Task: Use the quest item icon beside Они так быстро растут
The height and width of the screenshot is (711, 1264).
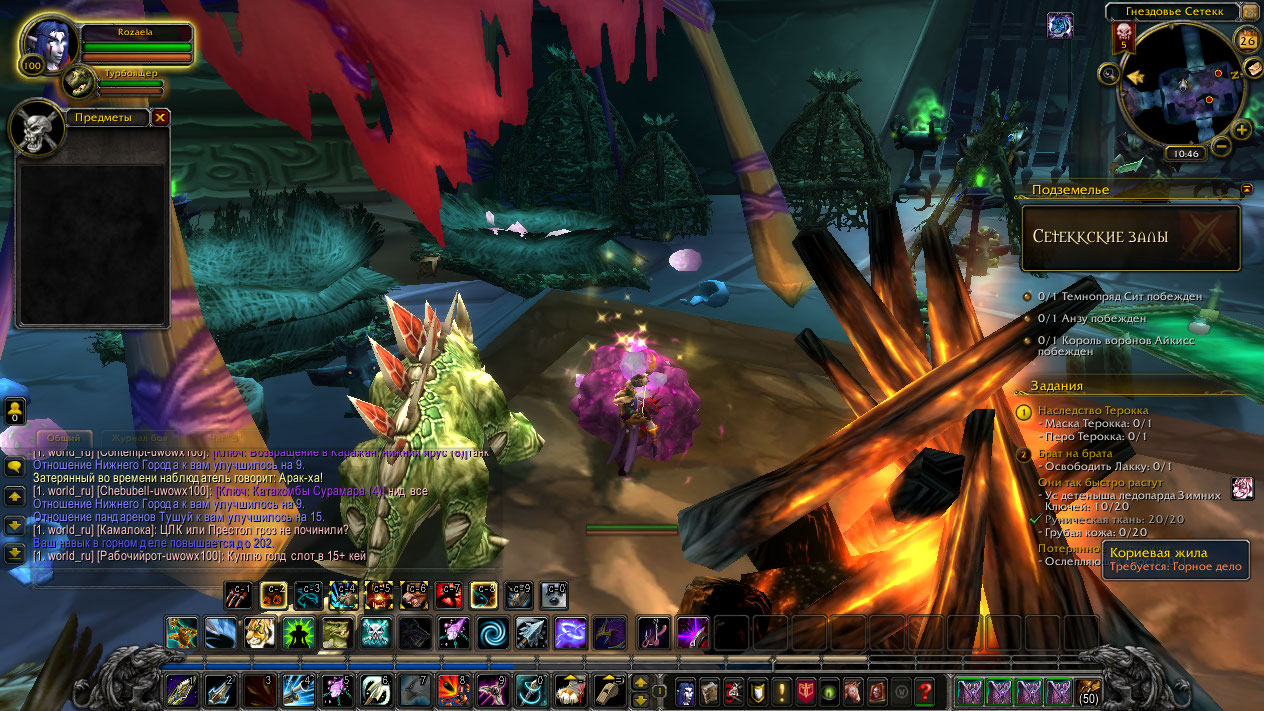Action: pyautogui.click(x=1242, y=488)
